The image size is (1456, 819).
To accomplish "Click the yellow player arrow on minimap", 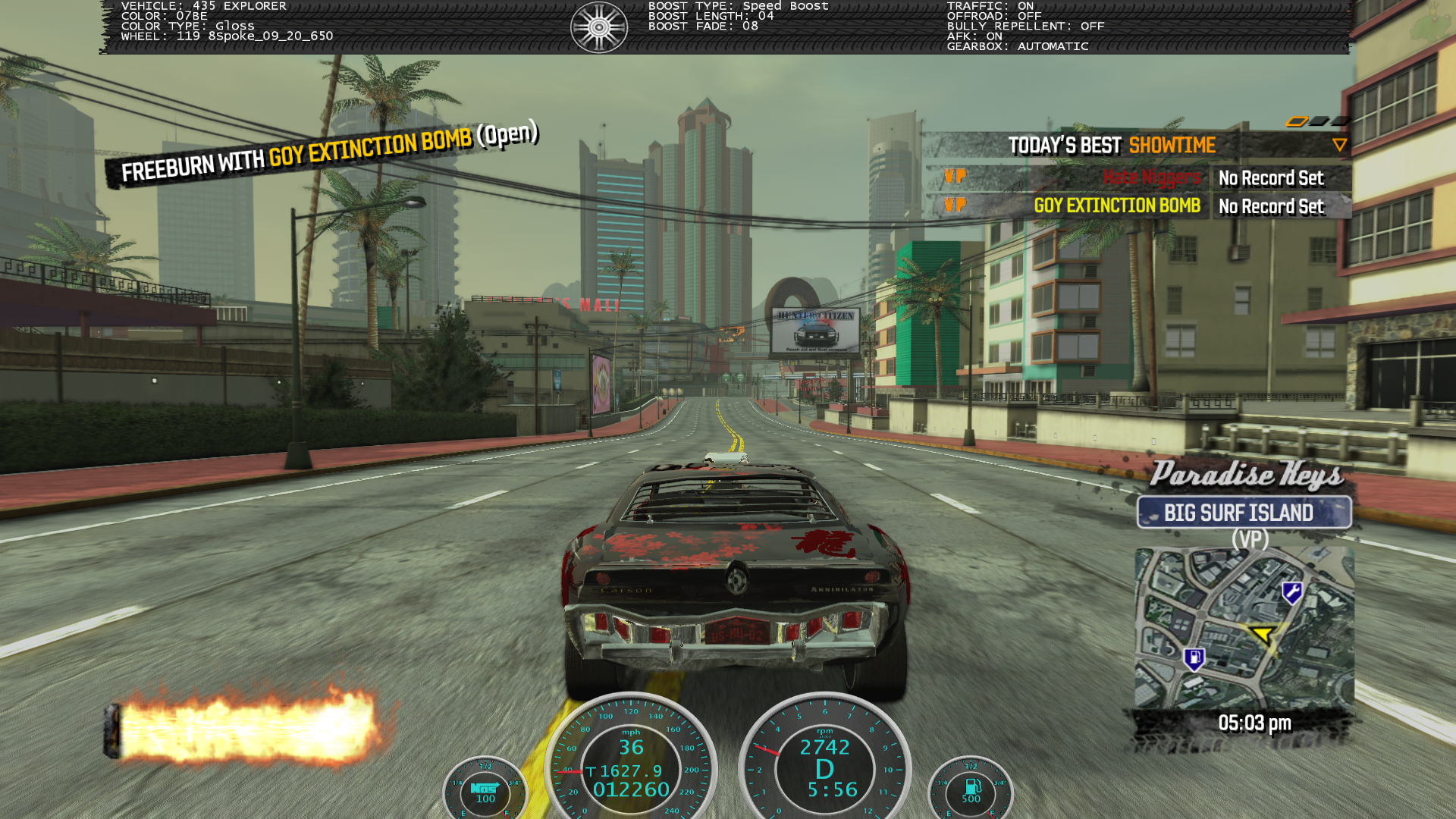I will point(1263,633).
